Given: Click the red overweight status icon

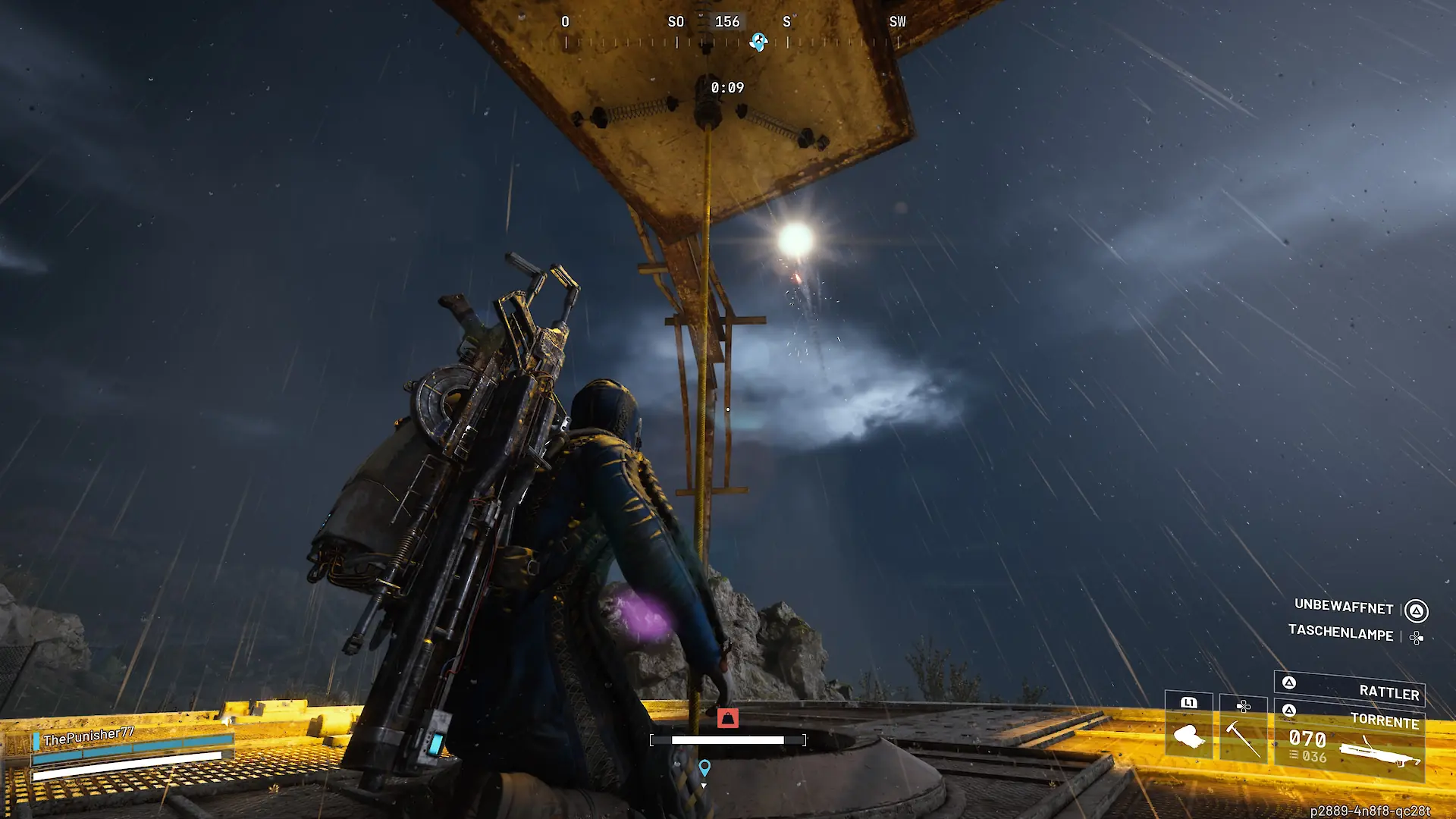Looking at the screenshot, I should [727, 717].
